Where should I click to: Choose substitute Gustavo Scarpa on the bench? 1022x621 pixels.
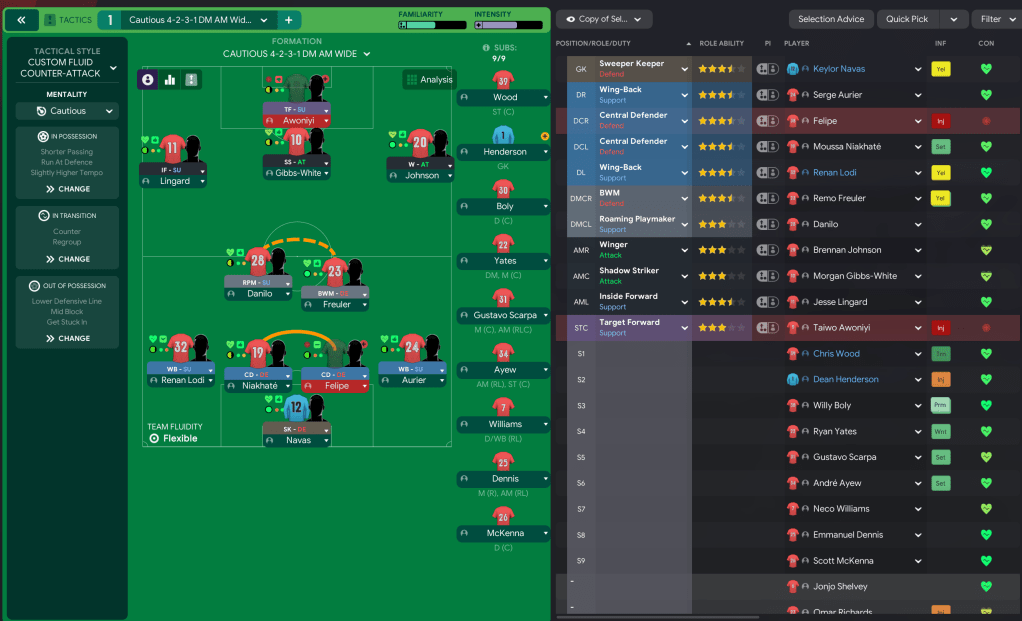504,316
